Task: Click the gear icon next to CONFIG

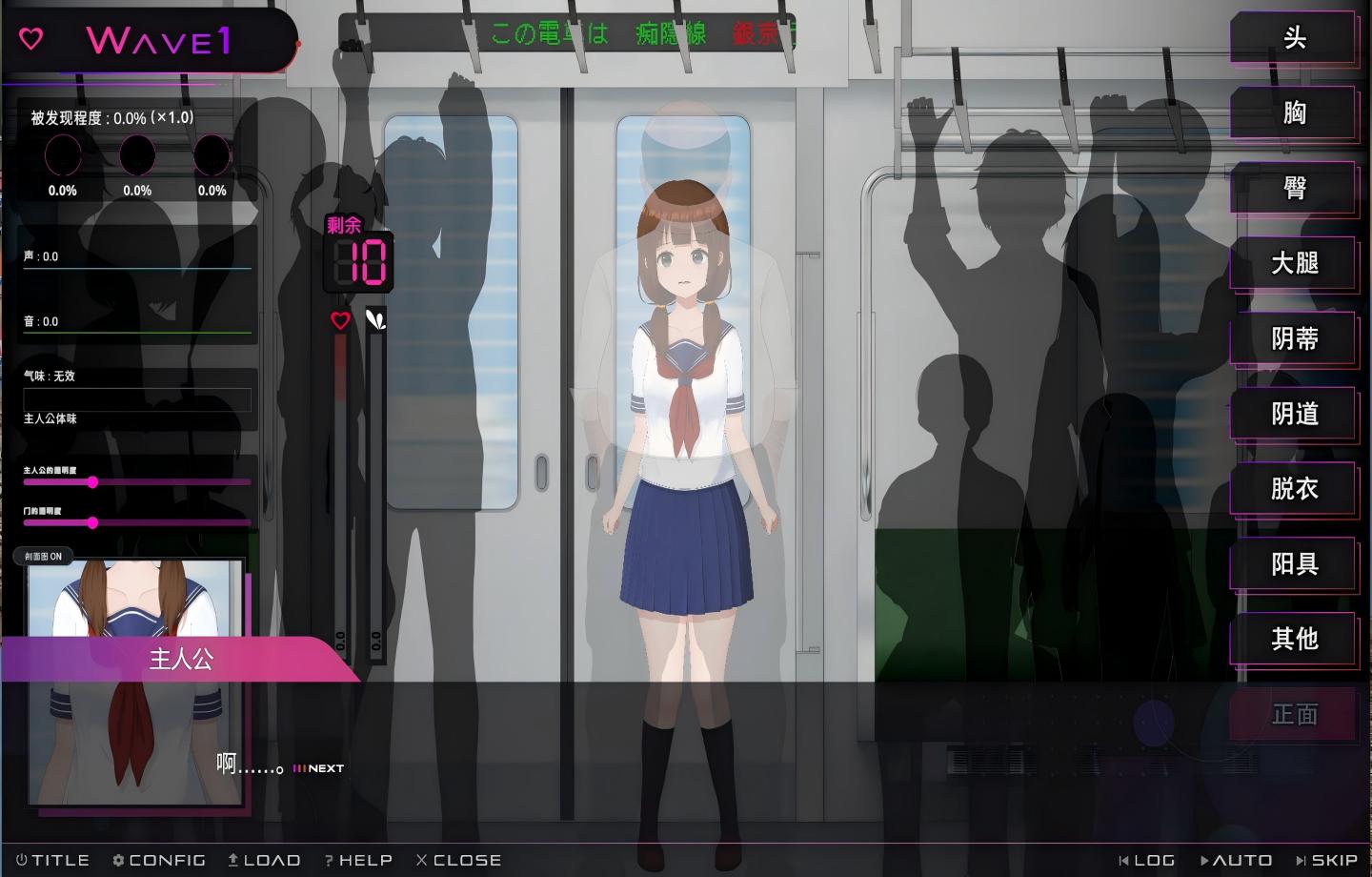Action: (117, 859)
